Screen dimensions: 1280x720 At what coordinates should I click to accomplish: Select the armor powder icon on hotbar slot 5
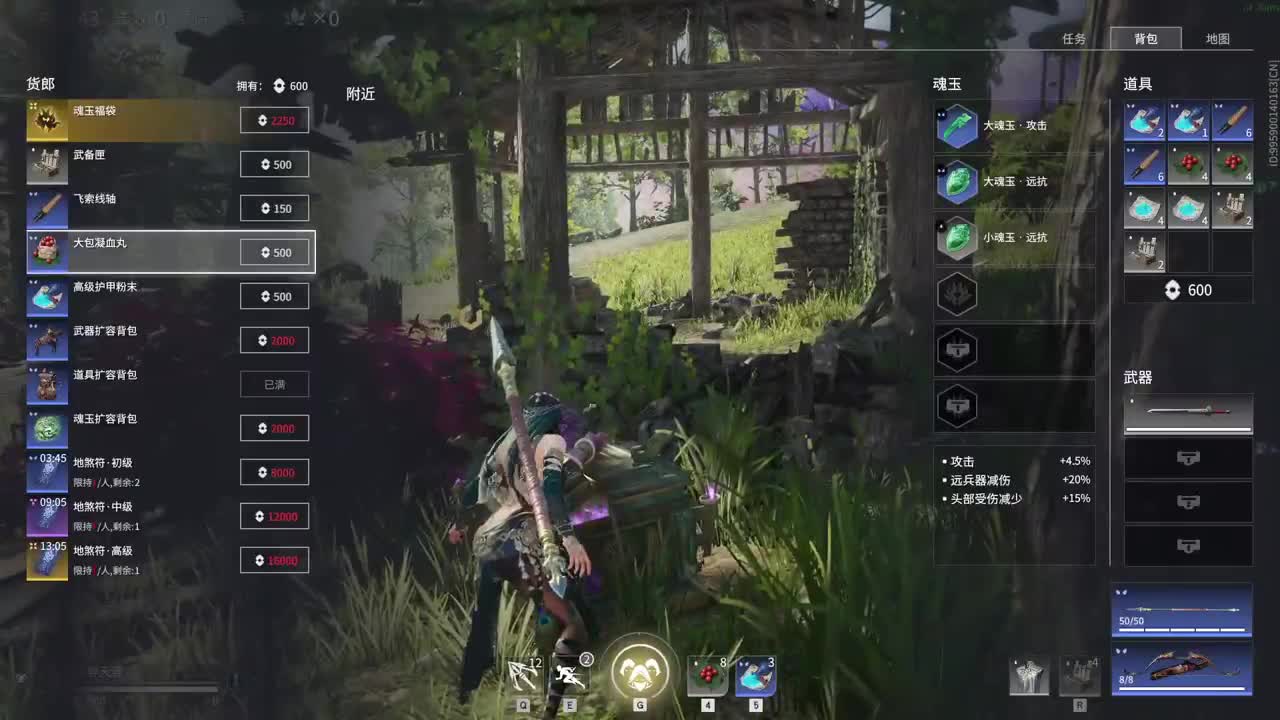755,673
